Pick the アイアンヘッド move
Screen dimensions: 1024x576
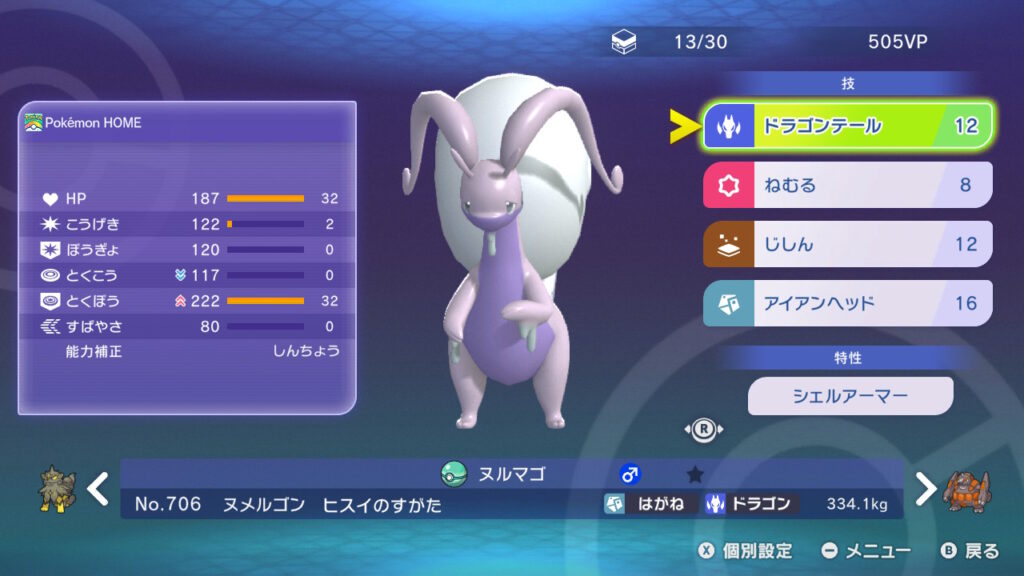(847, 303)
